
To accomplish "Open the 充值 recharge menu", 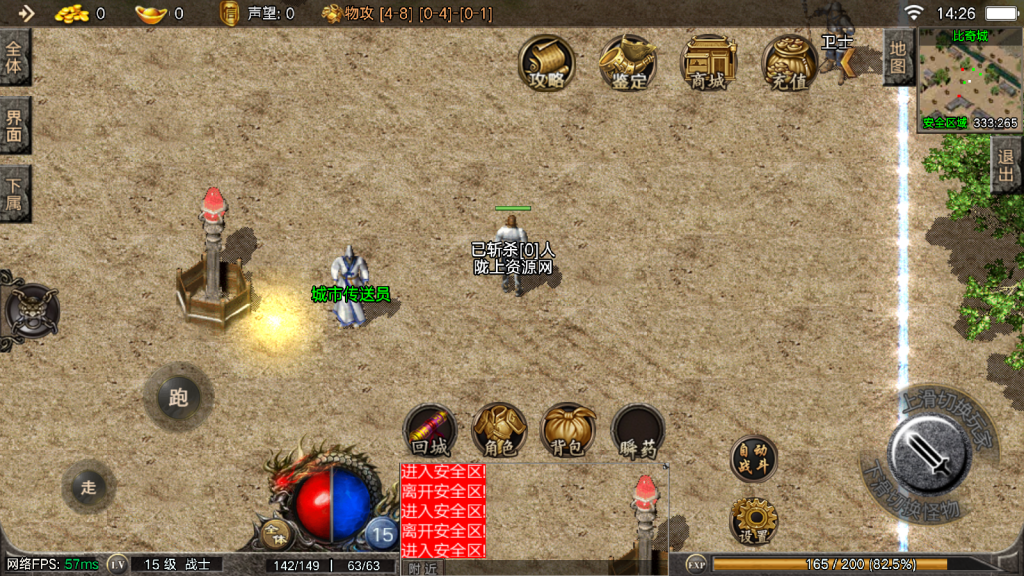I will click(789, 64).
